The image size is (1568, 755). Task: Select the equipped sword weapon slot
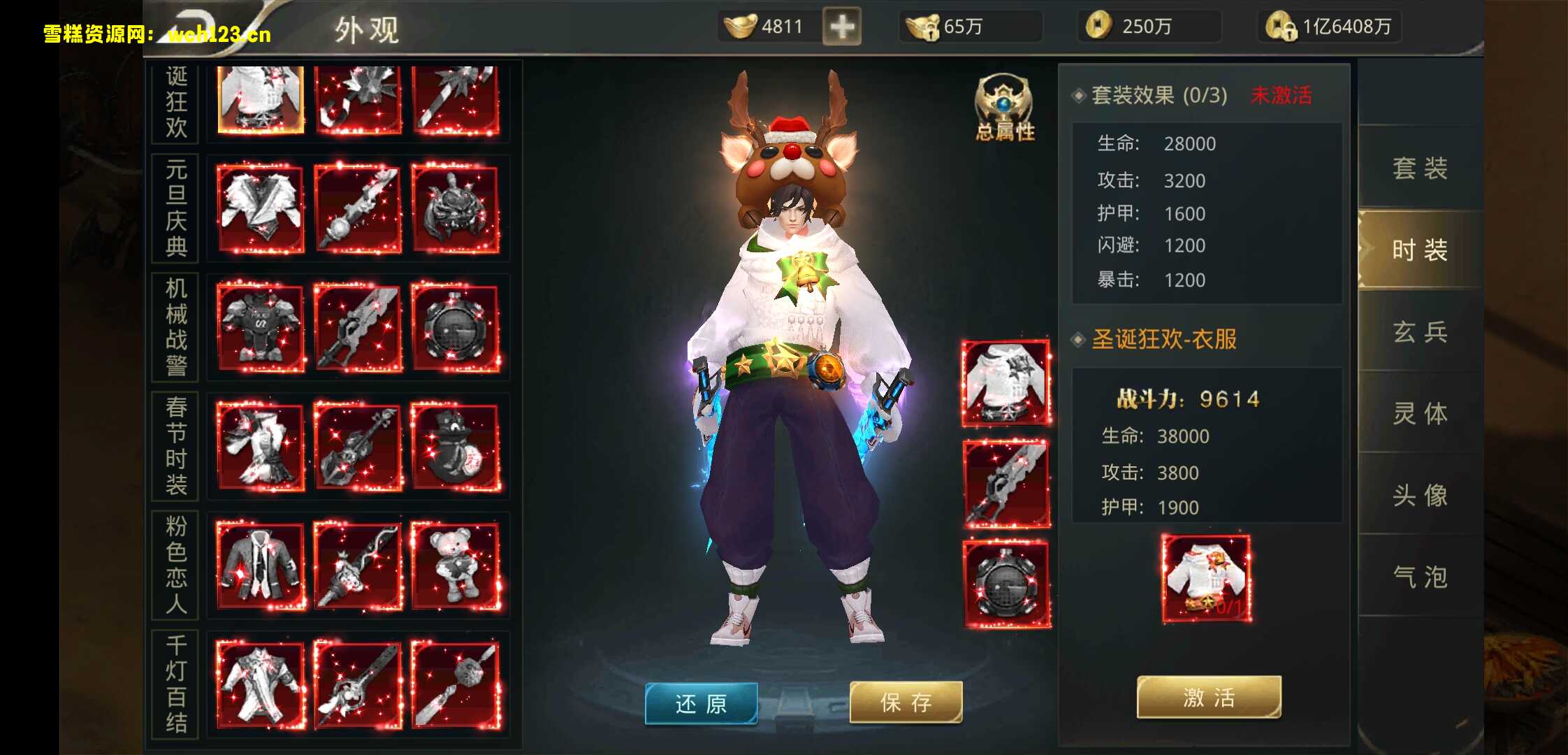tap(1006, 484)
